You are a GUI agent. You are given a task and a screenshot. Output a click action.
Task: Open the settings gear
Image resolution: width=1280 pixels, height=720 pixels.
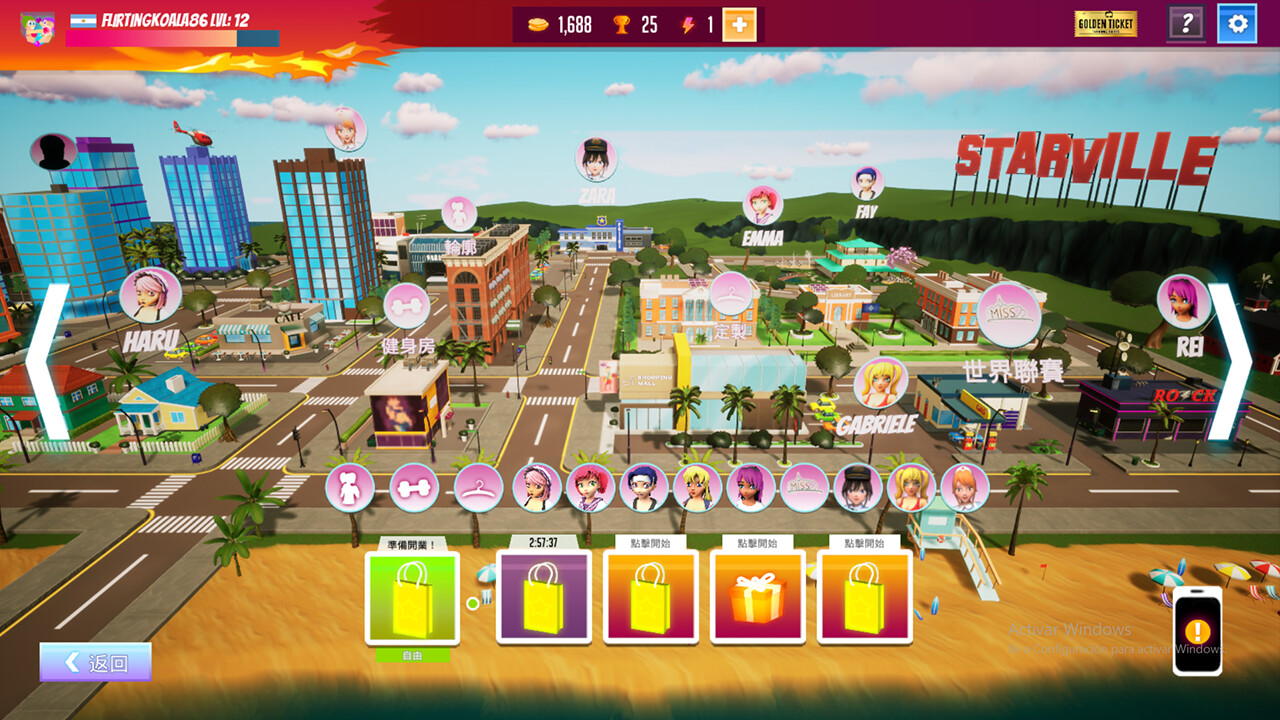coord(1236,24)
